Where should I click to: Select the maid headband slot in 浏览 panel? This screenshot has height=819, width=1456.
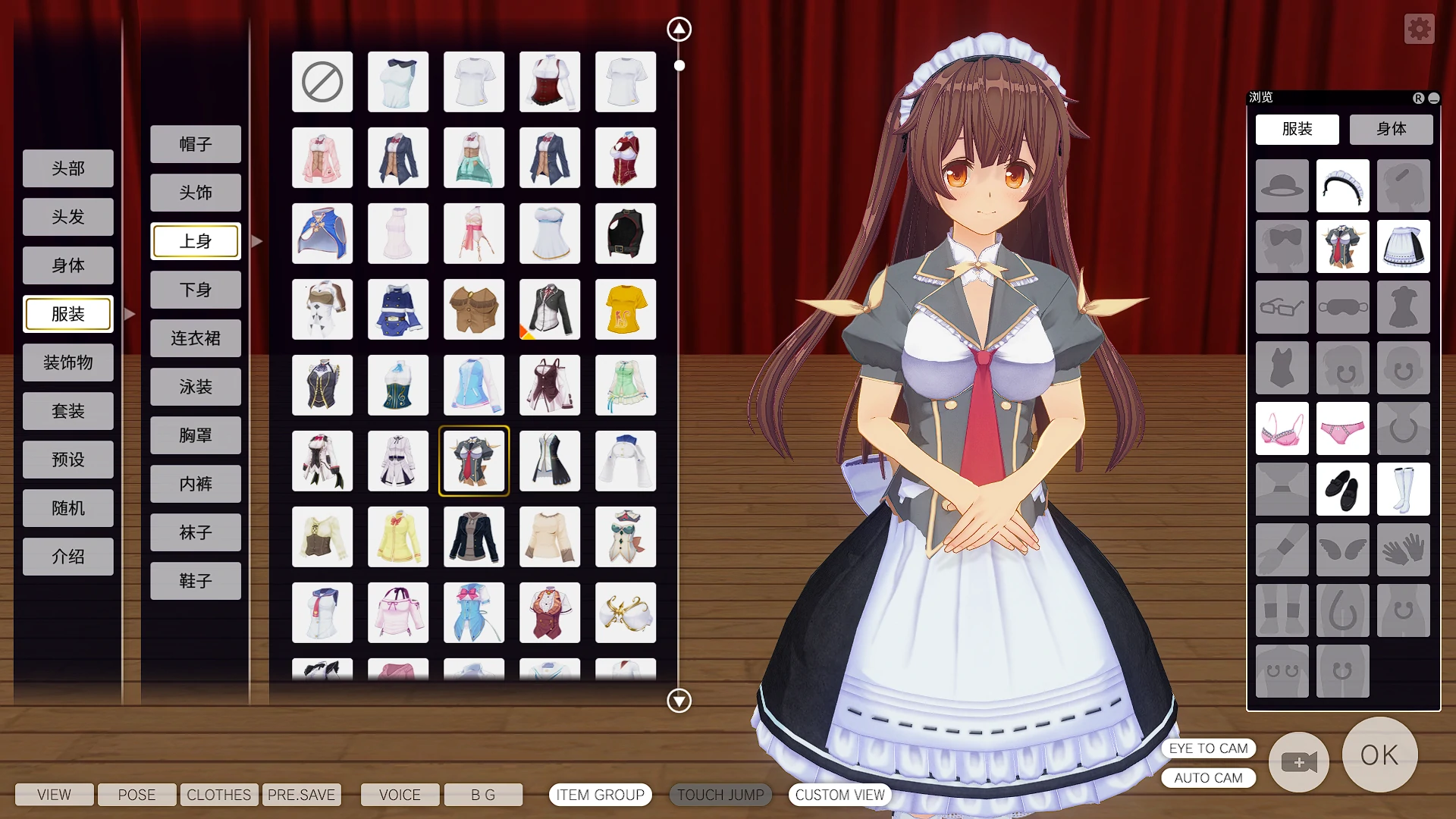click(x=1342, y=186)
